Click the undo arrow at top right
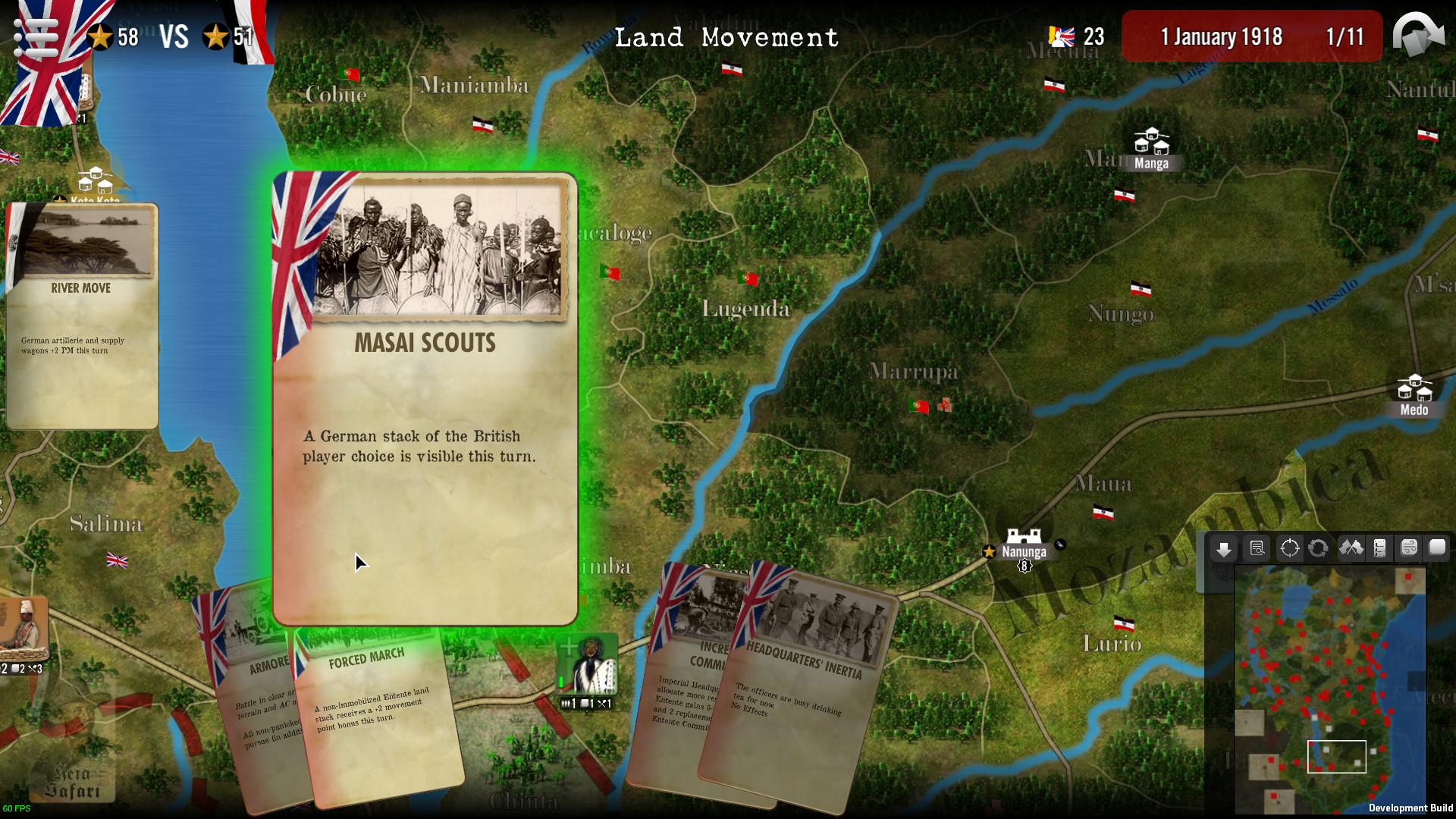 1419,36
